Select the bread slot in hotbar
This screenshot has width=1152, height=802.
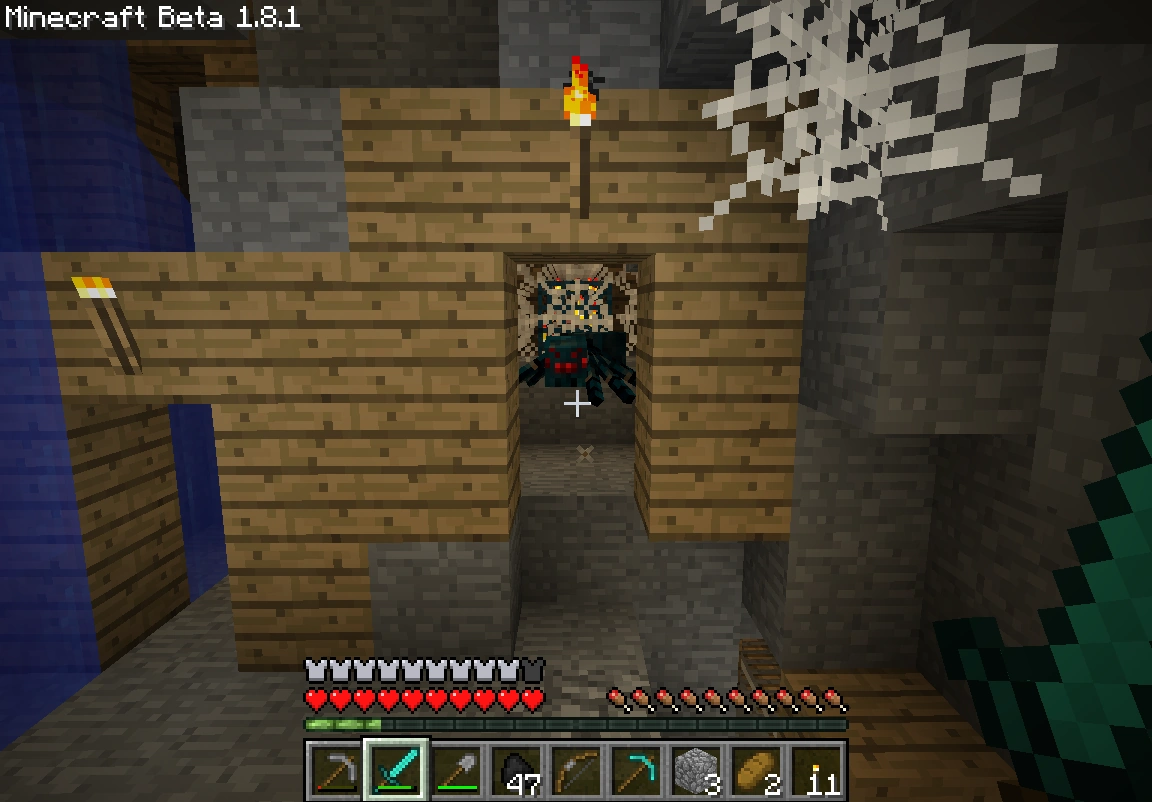[756, 772]
